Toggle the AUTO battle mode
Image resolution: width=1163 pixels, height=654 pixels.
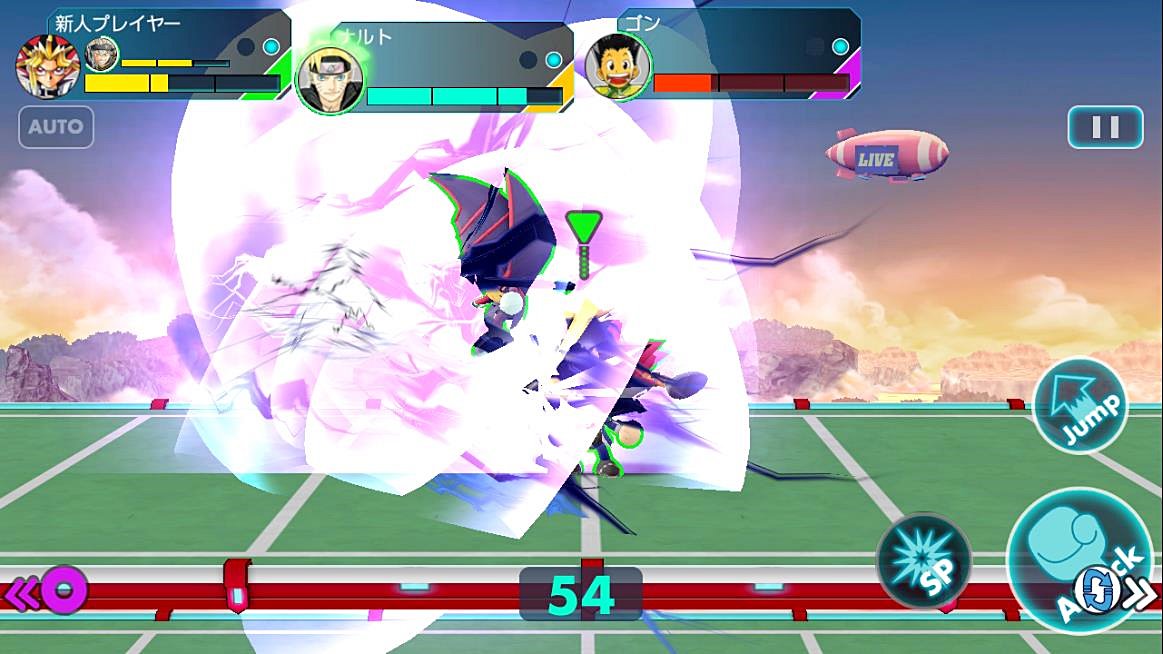point(56,127)
